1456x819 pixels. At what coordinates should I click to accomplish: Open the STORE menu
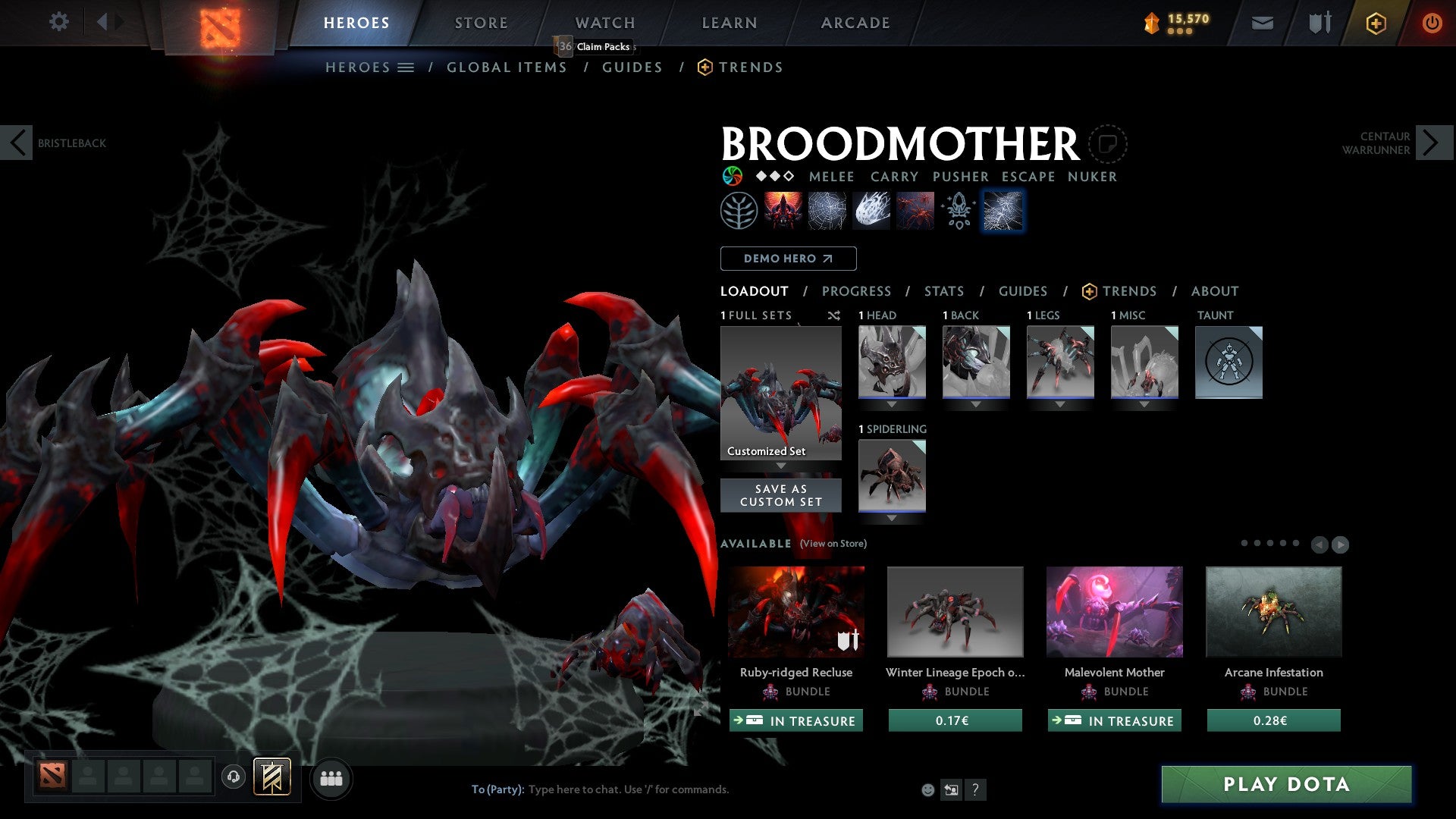pyautogui.click(x=481, y=22)
